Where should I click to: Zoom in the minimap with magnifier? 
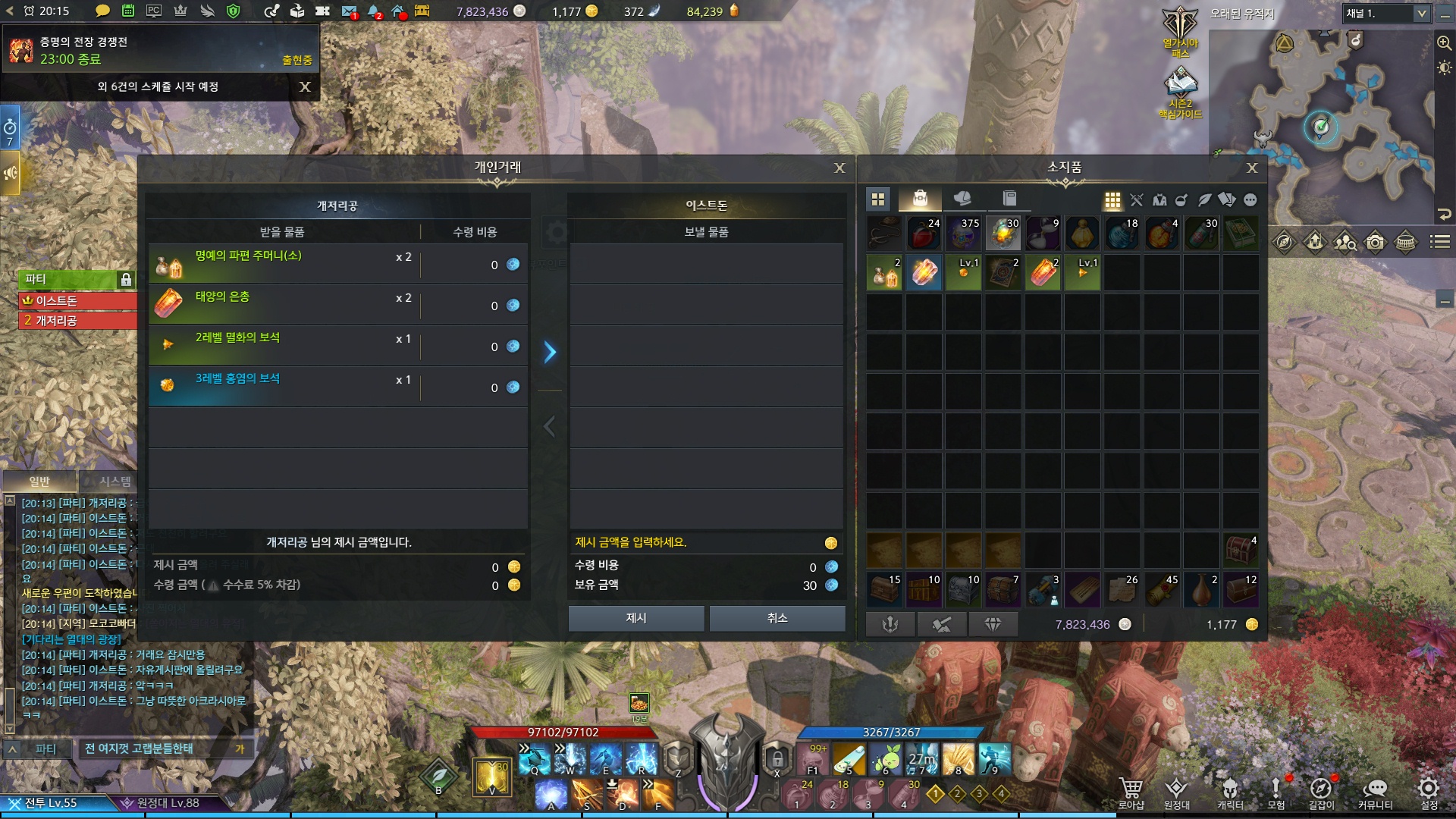[1444, 43]
